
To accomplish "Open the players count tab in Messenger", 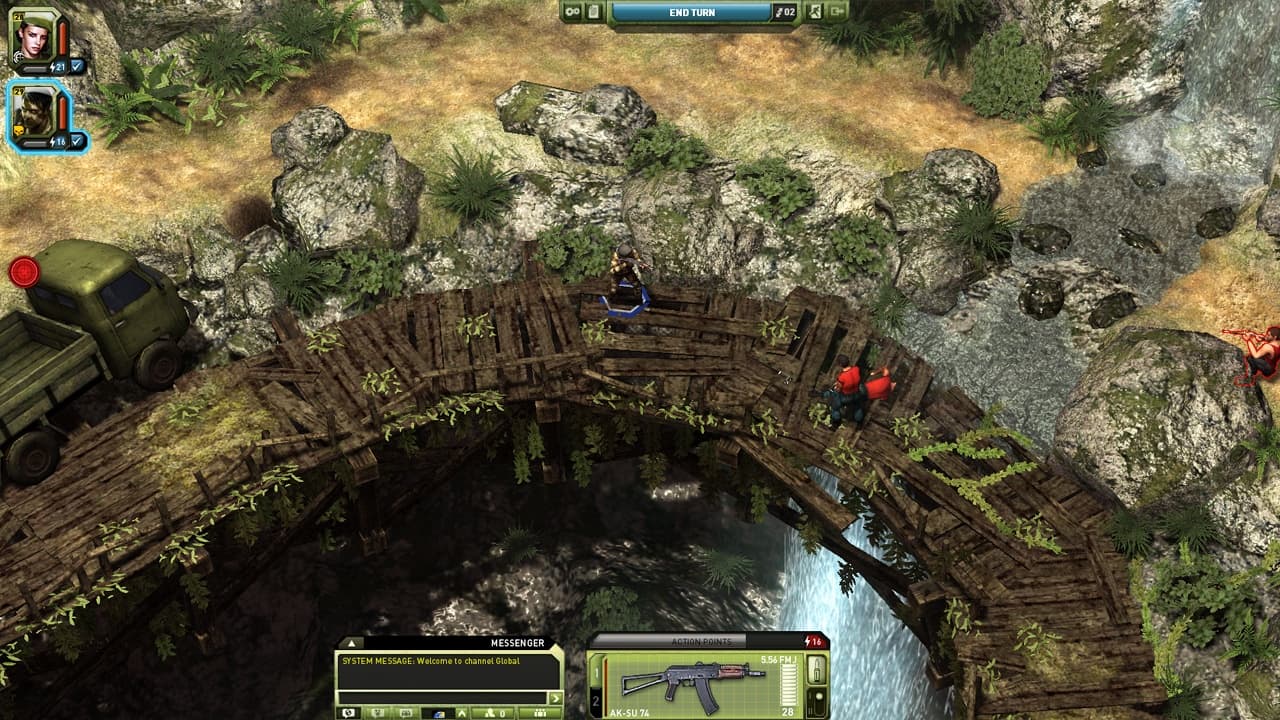I will click(x=495, y=713).
